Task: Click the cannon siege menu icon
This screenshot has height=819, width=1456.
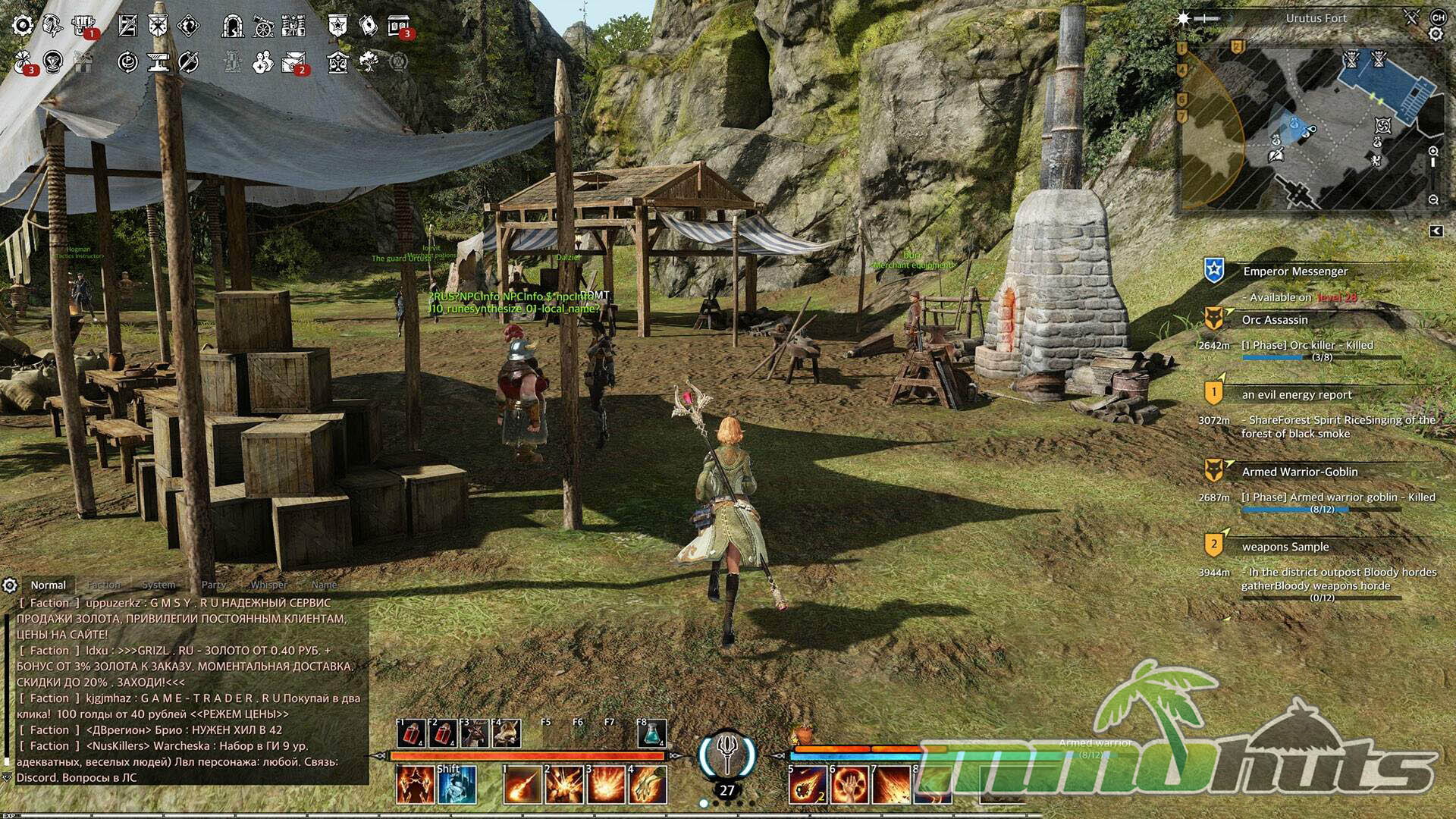Action: (x=263, y=27)
